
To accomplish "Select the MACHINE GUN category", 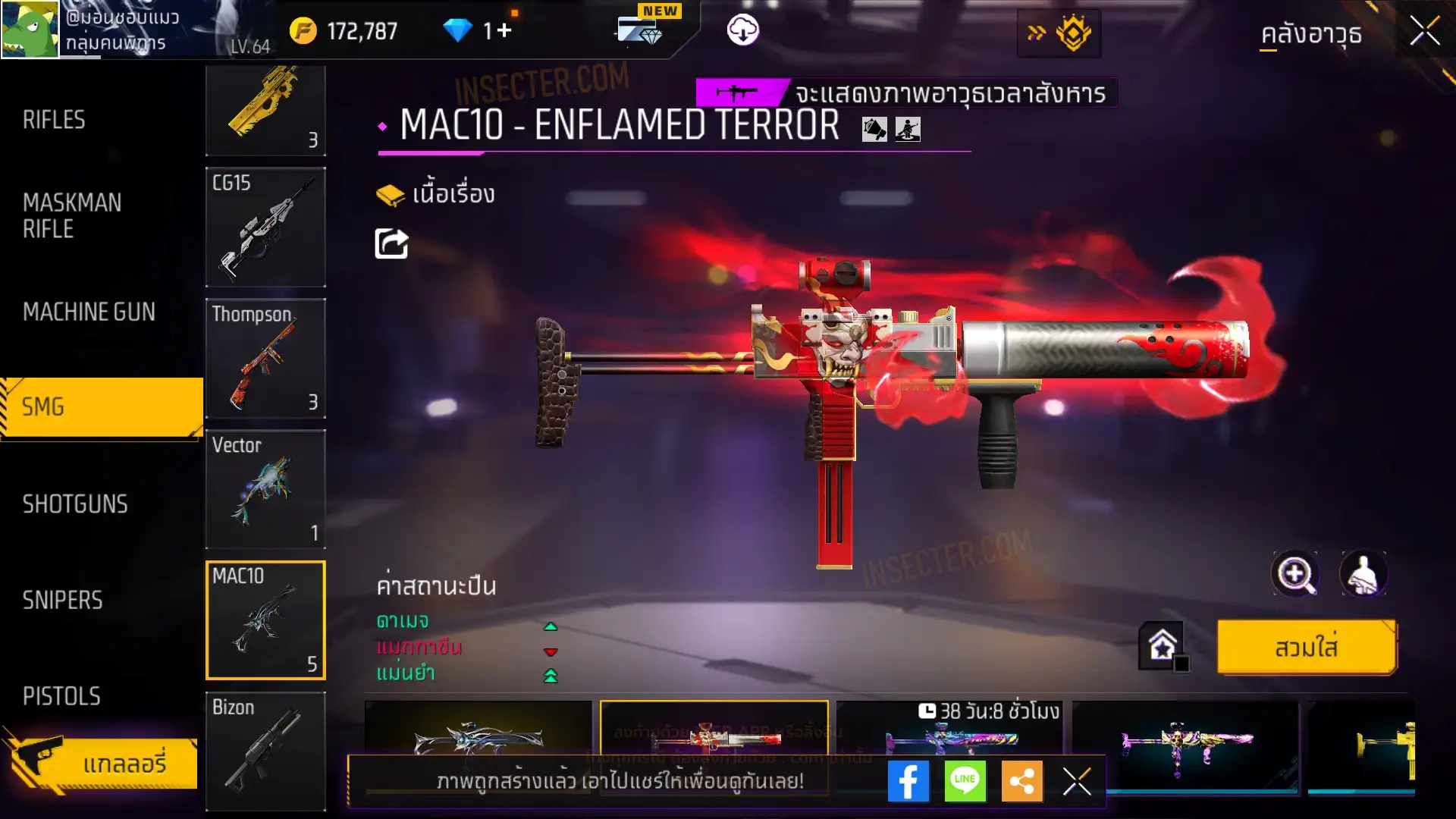I will [89, 312].
